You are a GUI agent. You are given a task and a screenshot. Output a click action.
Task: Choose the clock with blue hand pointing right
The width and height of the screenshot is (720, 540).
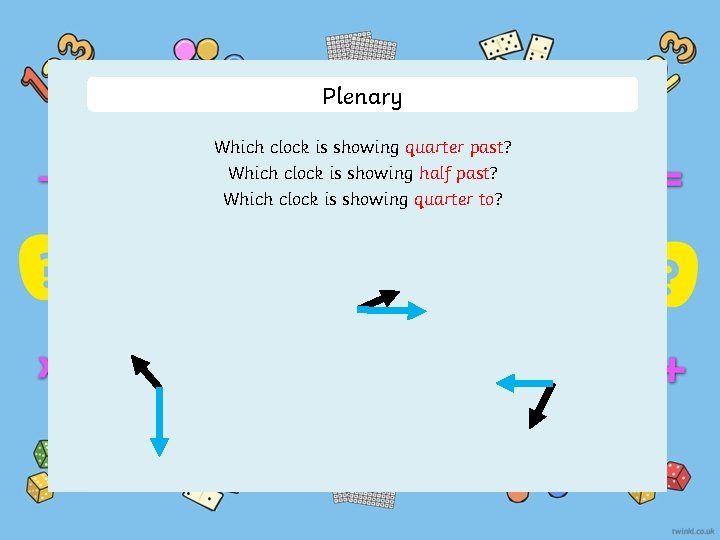(390, 308)
